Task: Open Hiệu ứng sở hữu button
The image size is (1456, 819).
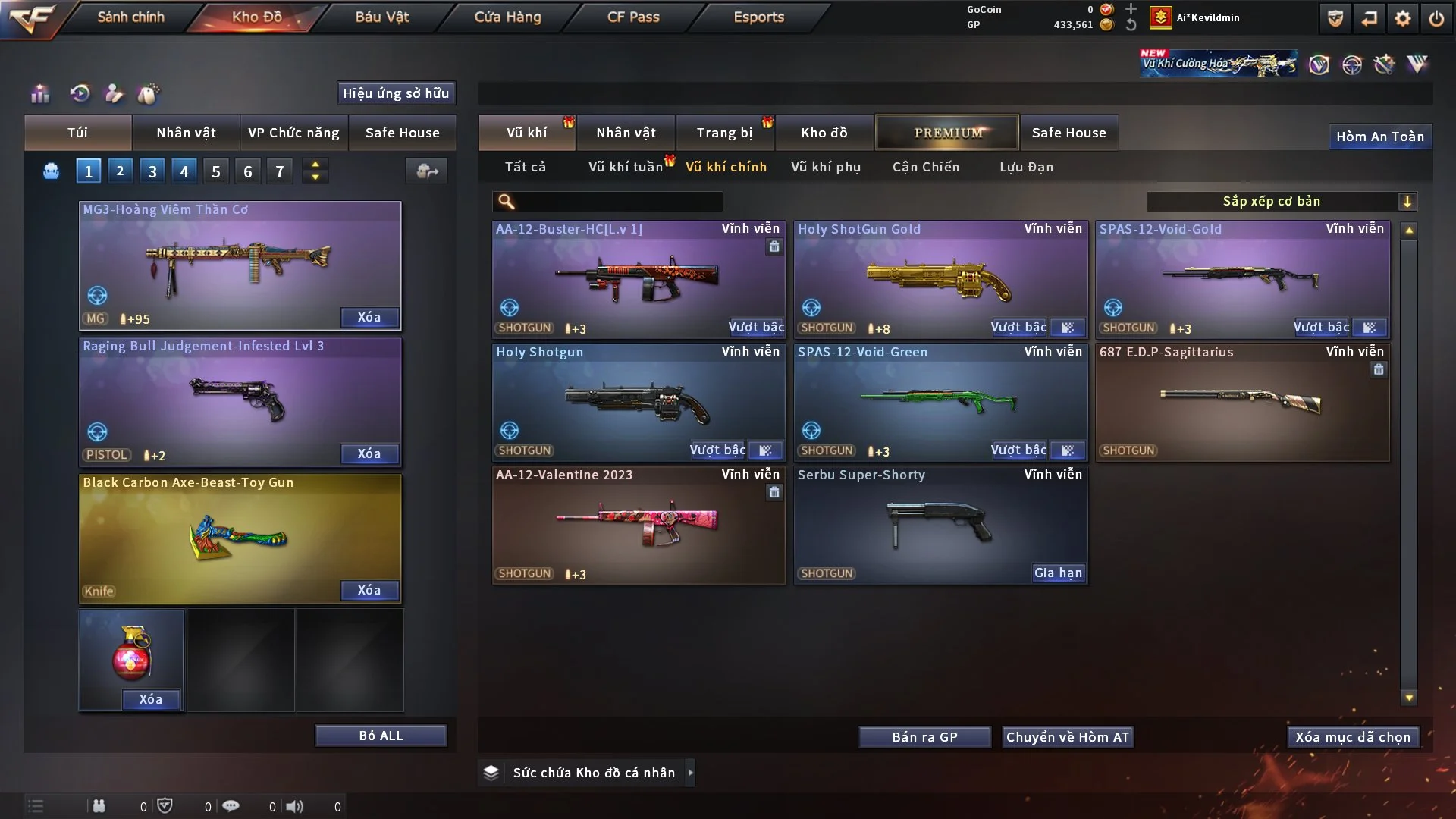Action: coord(396,93)
